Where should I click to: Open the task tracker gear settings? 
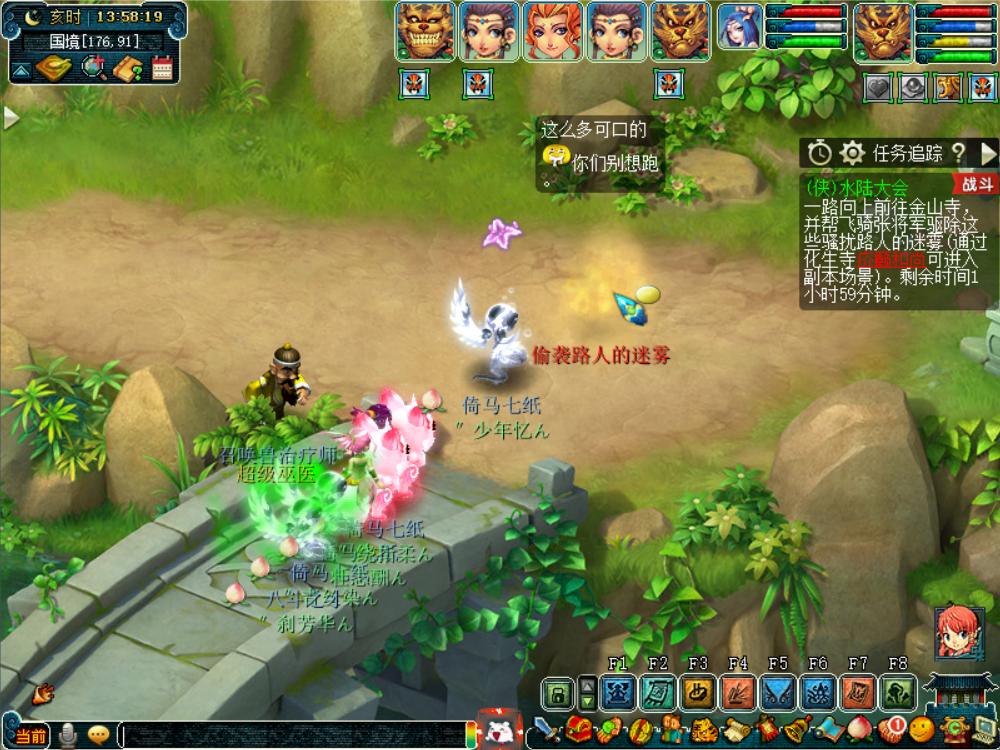pos(852,153)
